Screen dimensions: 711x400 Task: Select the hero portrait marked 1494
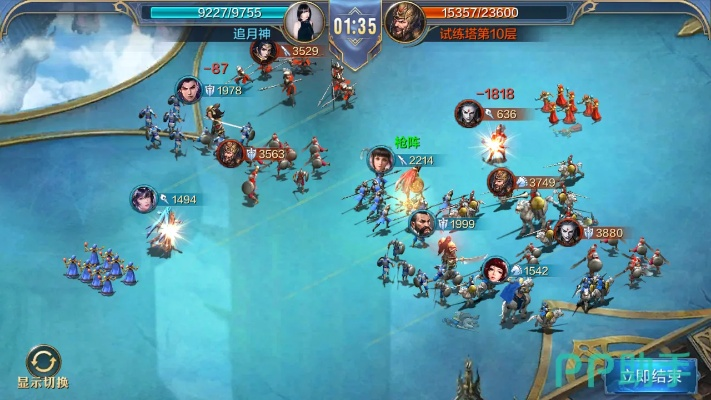pyautogui.click(x=144, y=199)
